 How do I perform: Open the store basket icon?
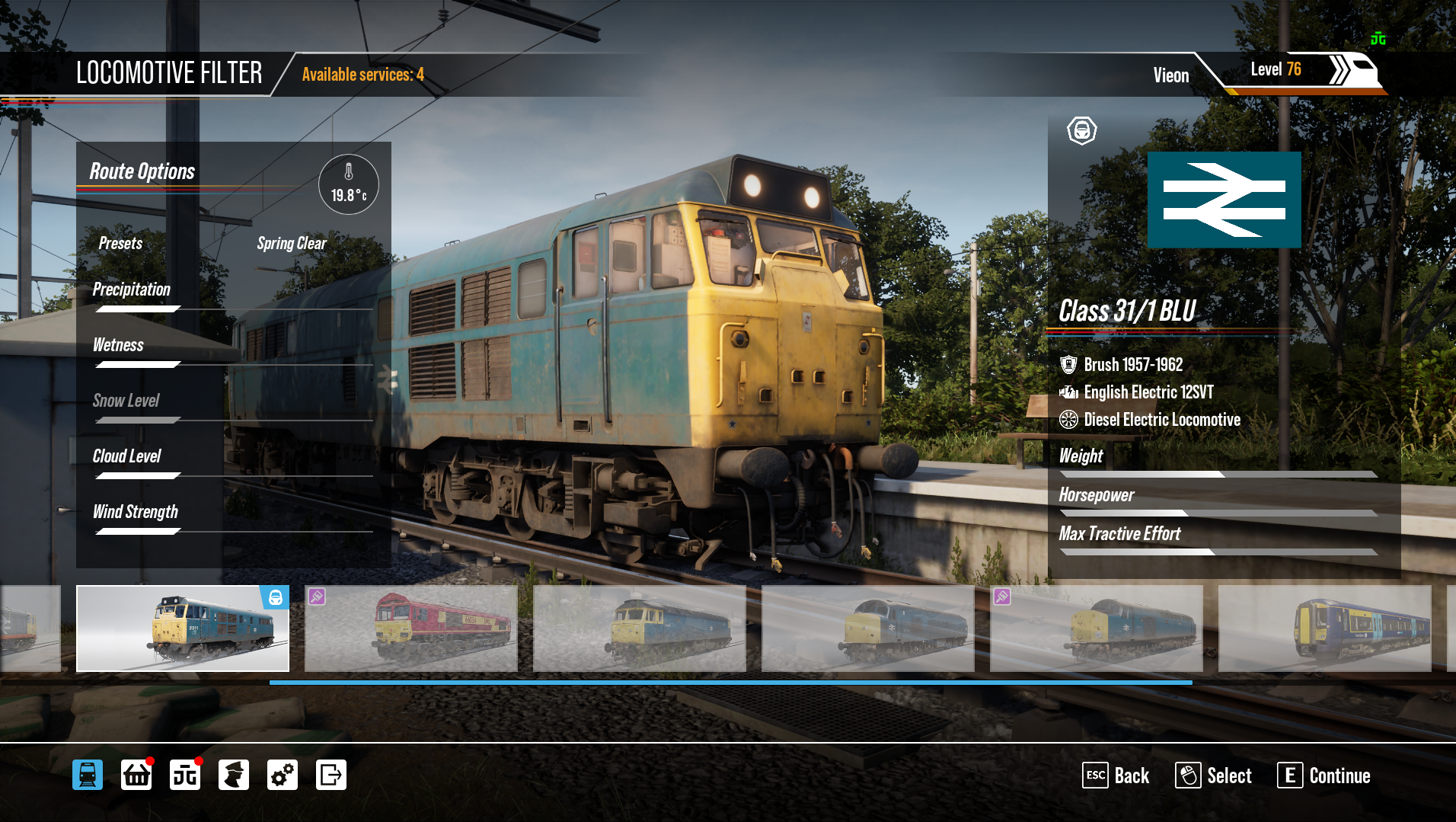136,775
